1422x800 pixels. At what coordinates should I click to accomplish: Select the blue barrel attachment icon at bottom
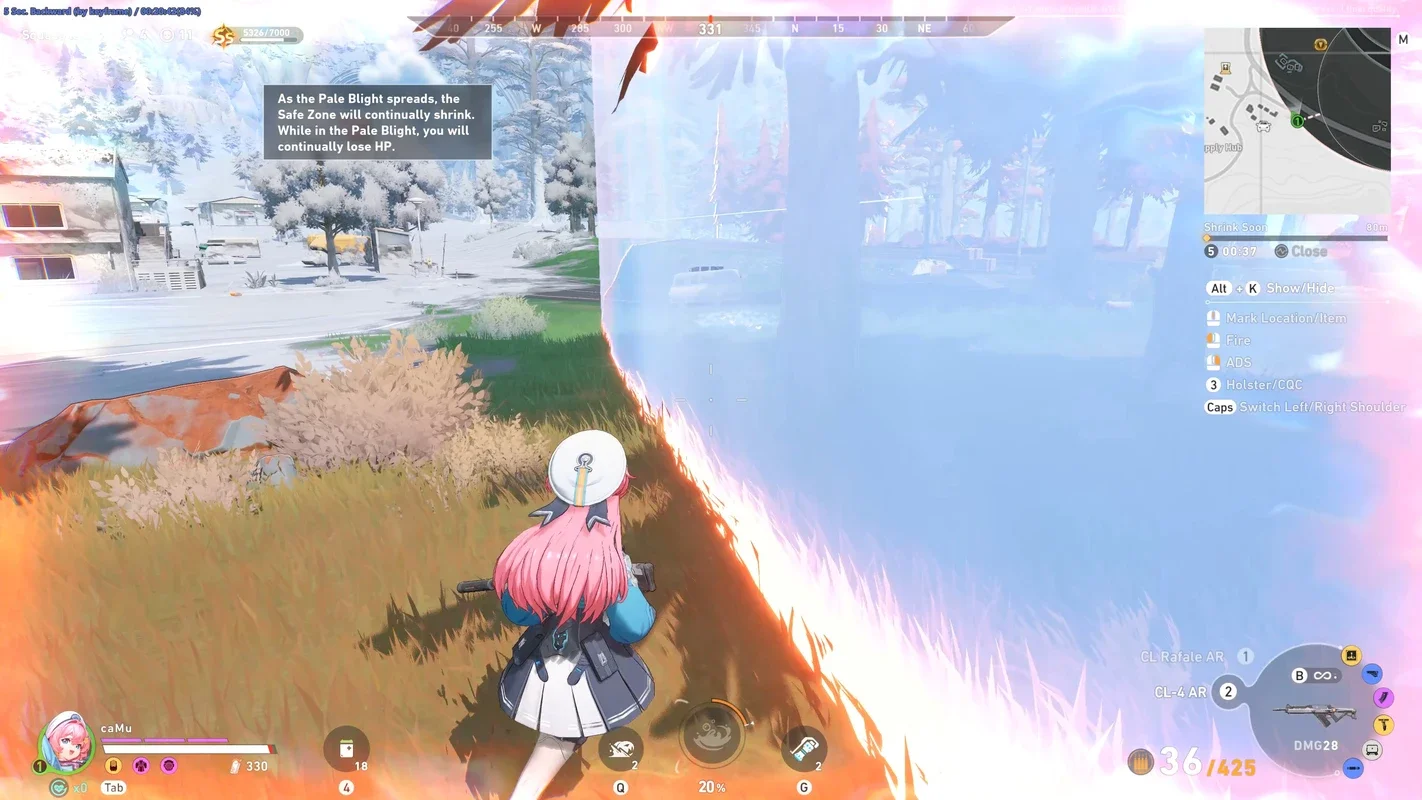(x=1352, y=768)
